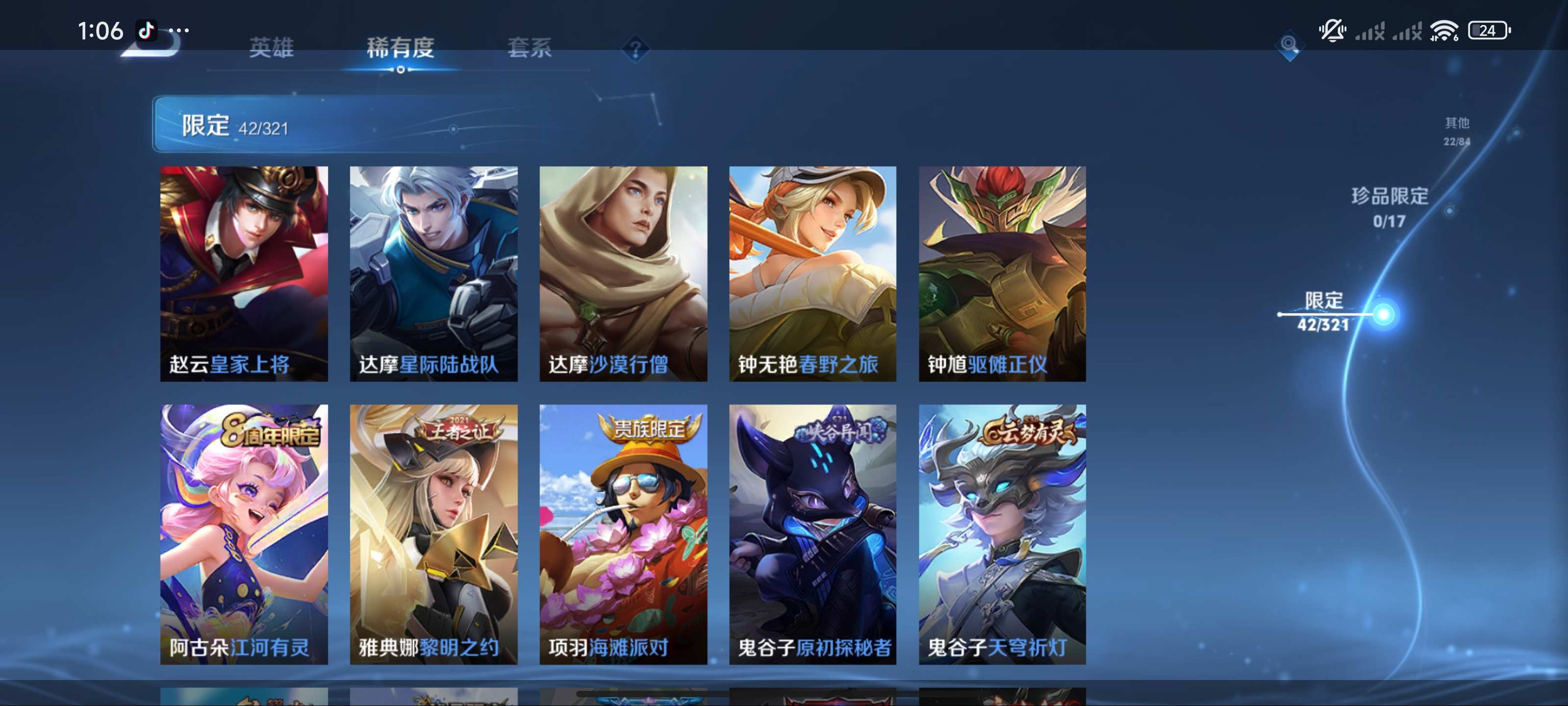Select the 限定 42/321 rarity node
The image size is (1568, 706).
[x=1324, y=312]
